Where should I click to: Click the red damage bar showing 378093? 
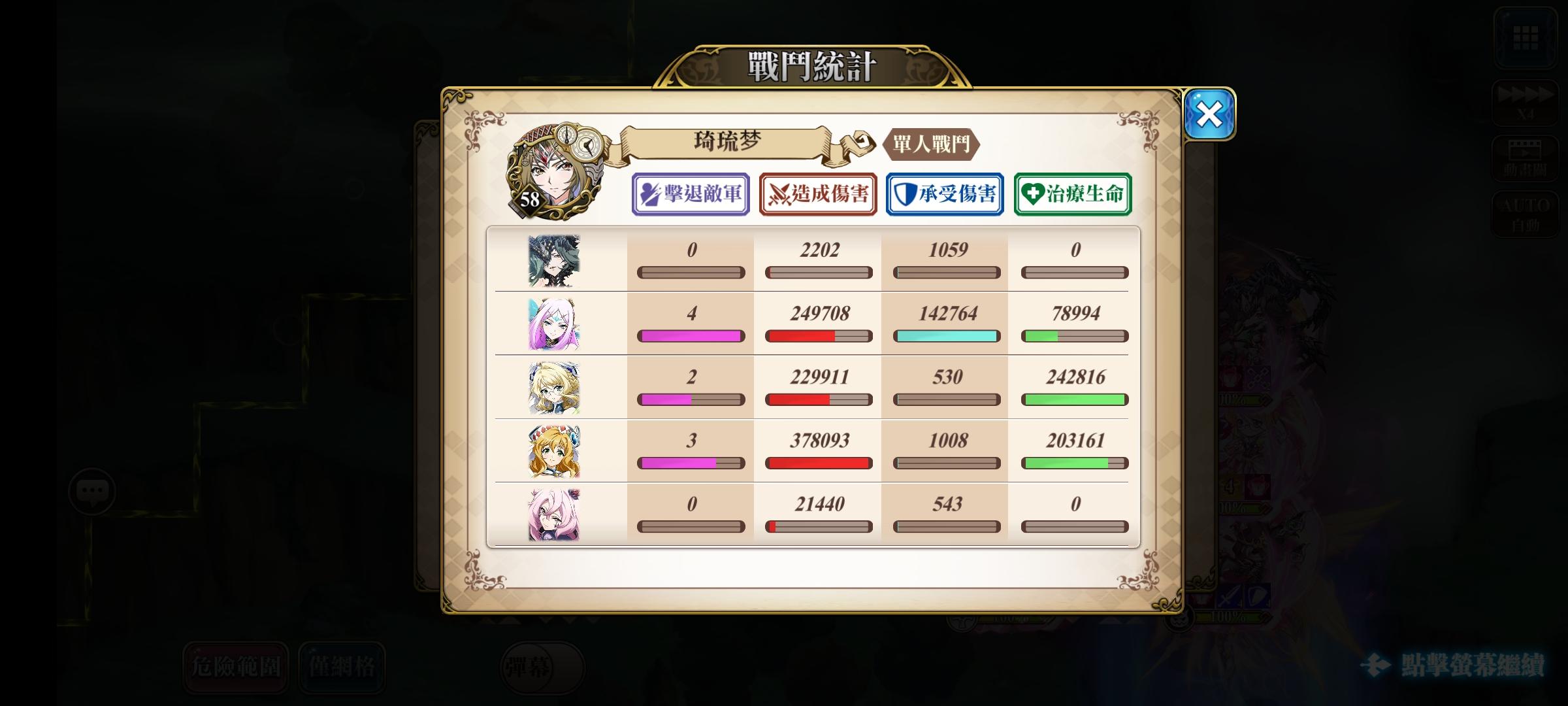817,463
